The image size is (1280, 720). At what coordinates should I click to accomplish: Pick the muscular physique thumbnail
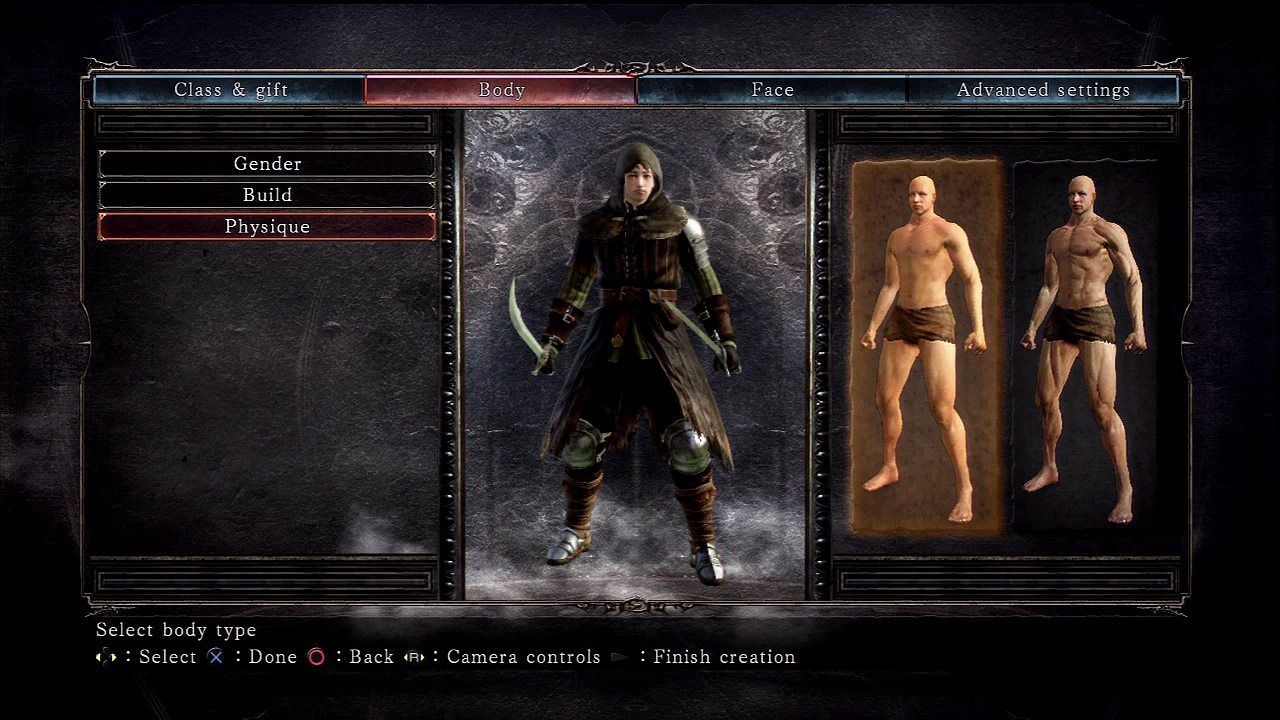(1084, 345)
